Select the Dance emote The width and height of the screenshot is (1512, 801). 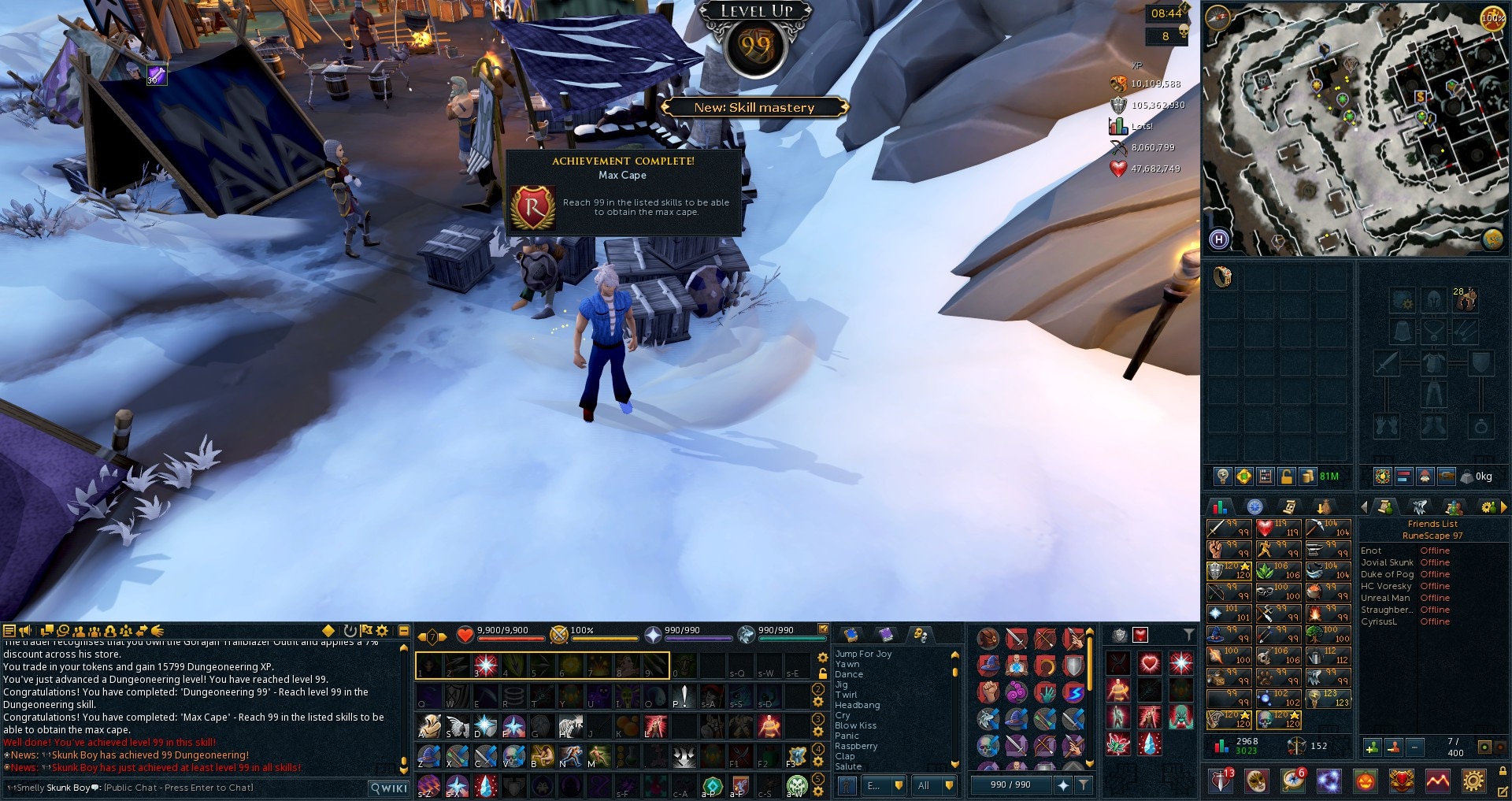(x=849, y=674)
